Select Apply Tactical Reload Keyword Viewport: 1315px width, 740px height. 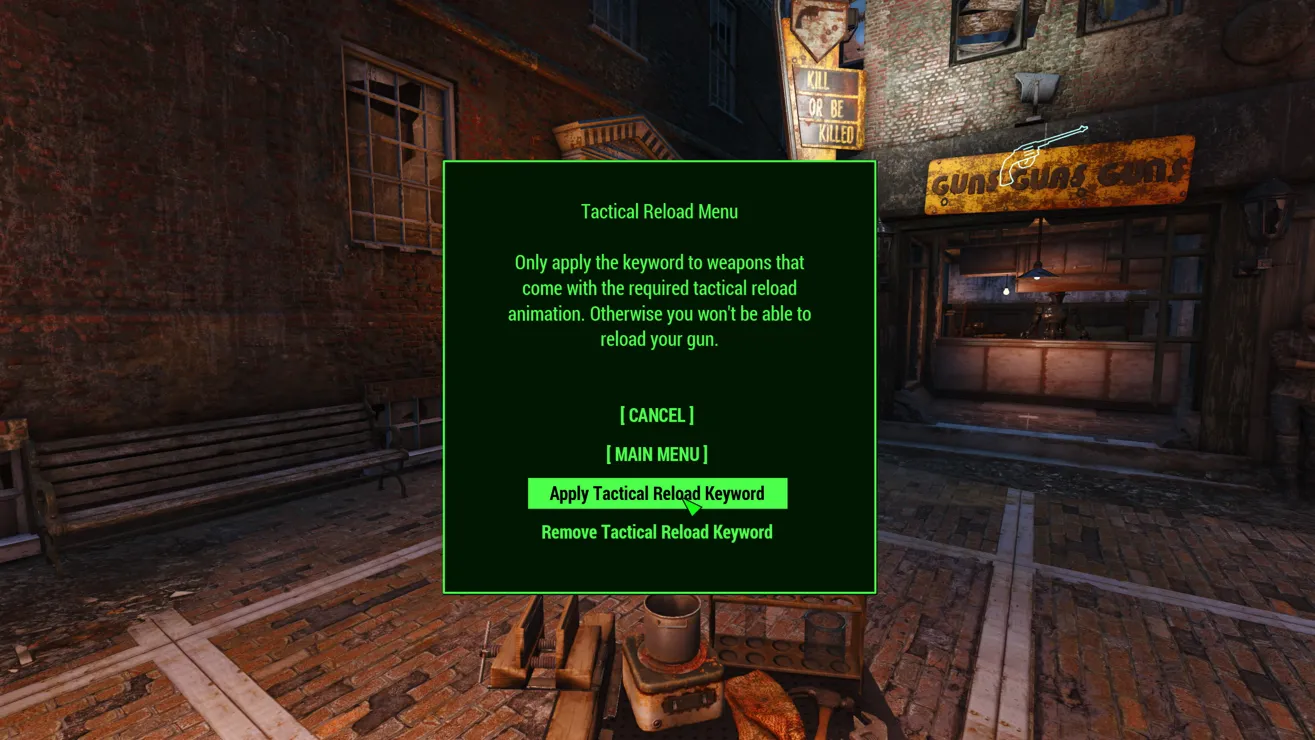click(x=656, y=493)
